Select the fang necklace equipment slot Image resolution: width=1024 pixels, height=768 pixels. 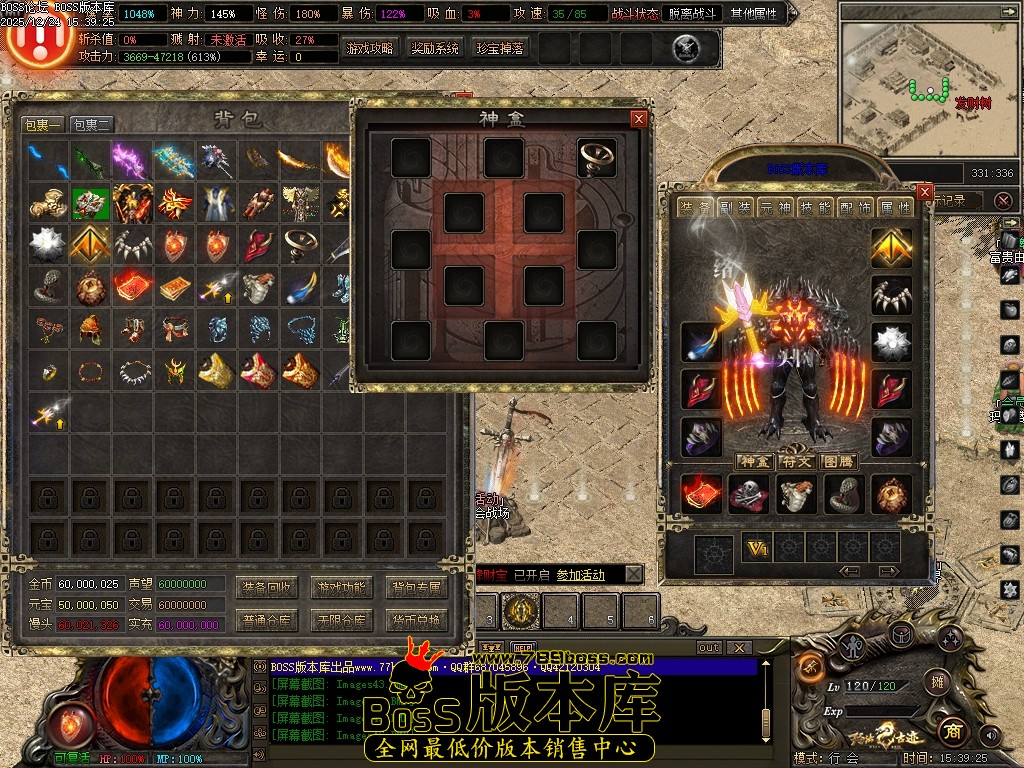891,295
